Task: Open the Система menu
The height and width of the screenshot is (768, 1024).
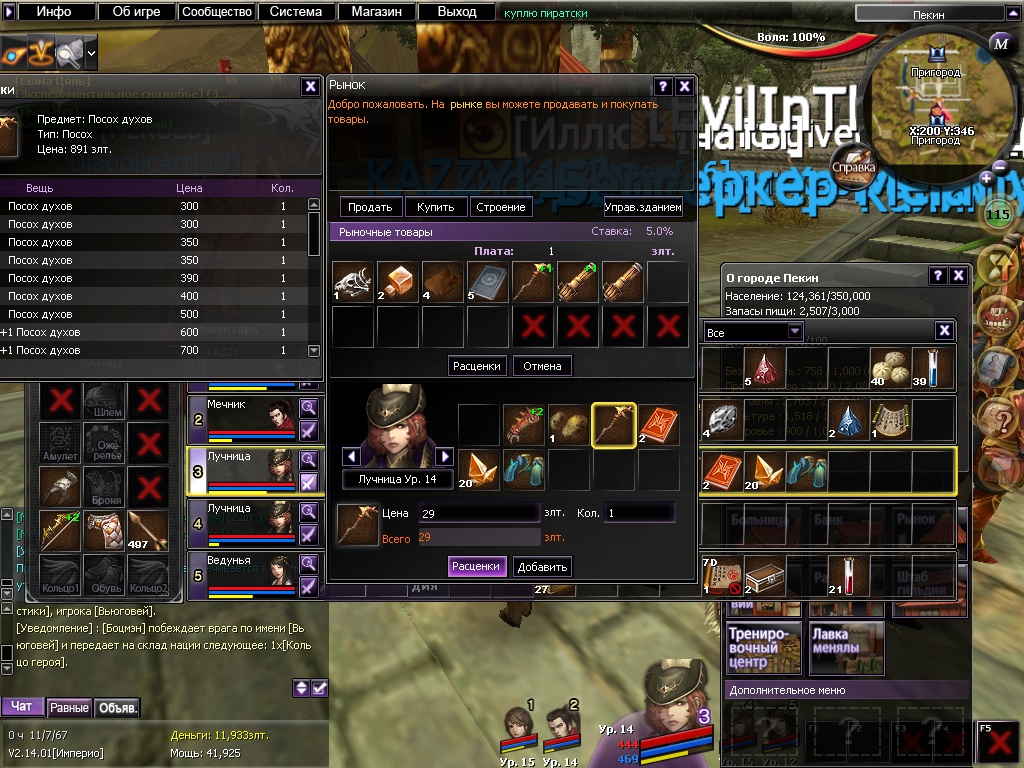Action: coord(296,12)
